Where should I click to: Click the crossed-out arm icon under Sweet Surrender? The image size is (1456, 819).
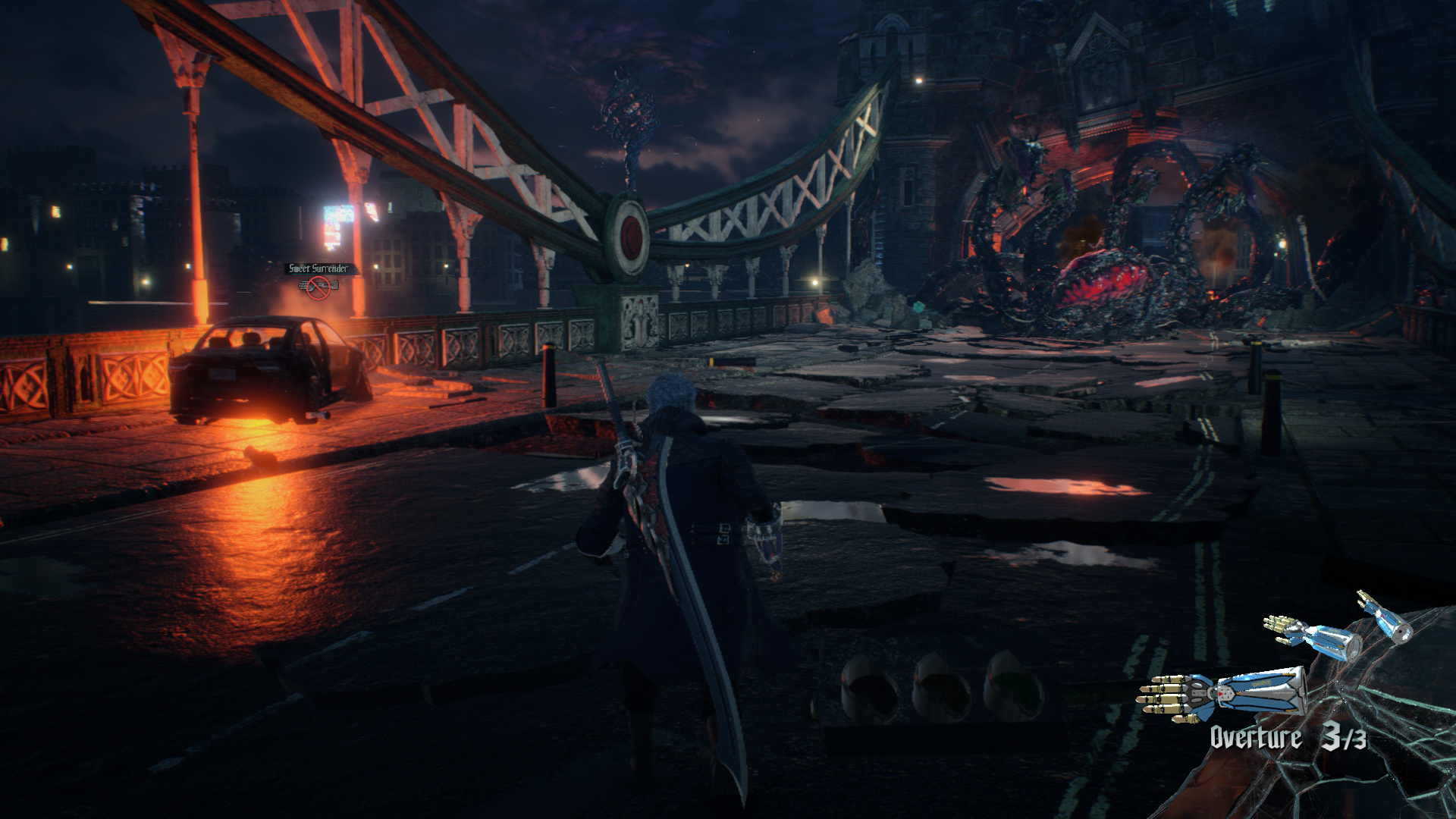coord(319,288)
